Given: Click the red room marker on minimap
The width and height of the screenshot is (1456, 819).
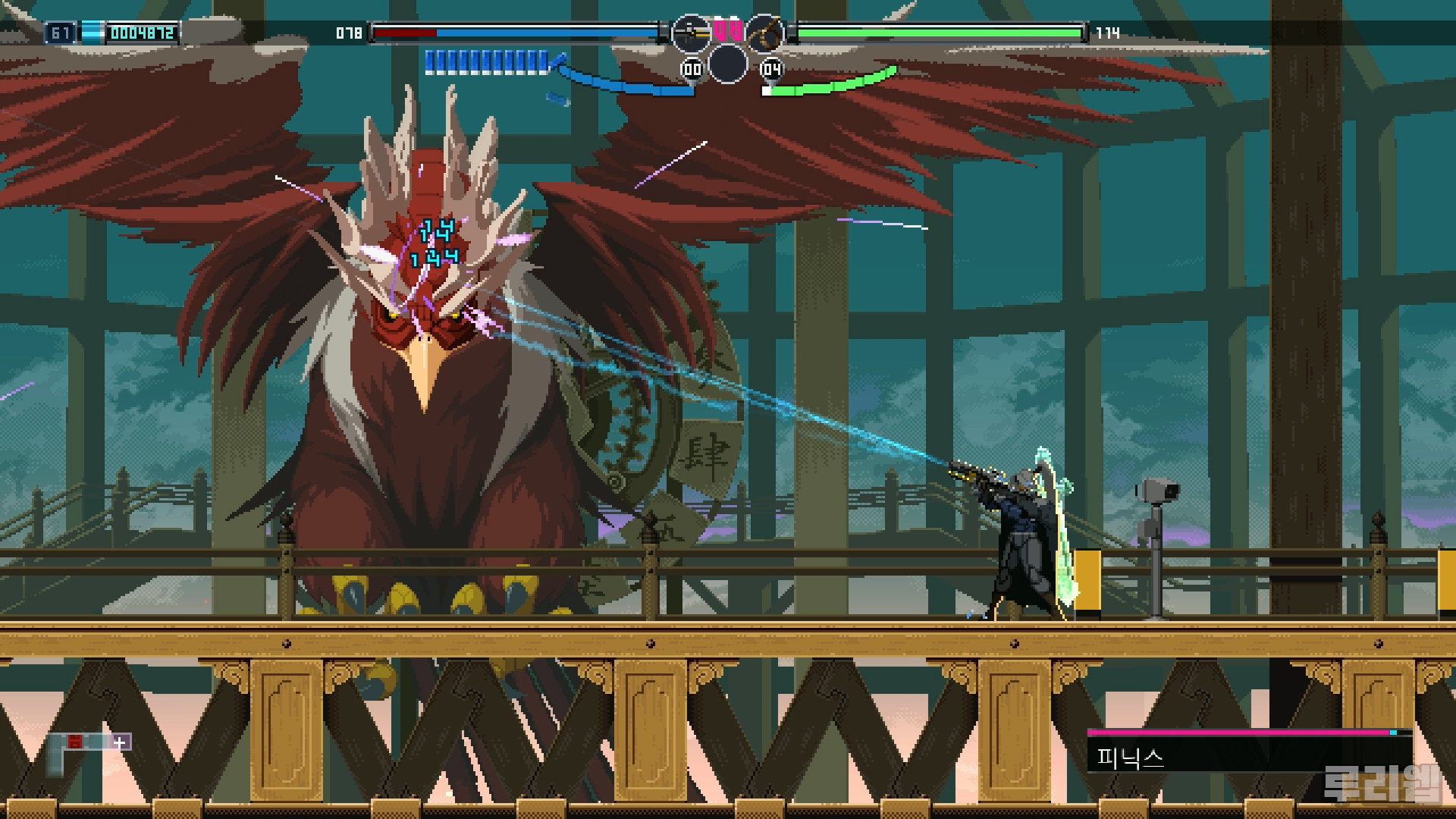Looking at the screenshot, I should coord(74,742).
